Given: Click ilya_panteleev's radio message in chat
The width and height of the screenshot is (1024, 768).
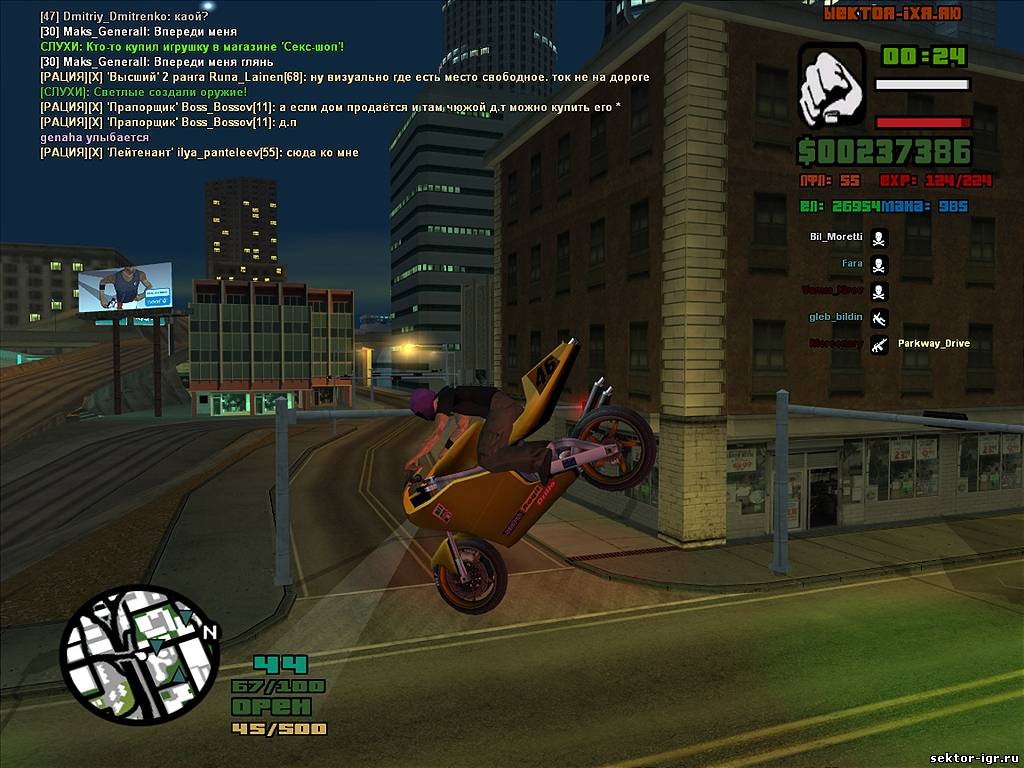Looking at the screenshot, I should [199, 152].
